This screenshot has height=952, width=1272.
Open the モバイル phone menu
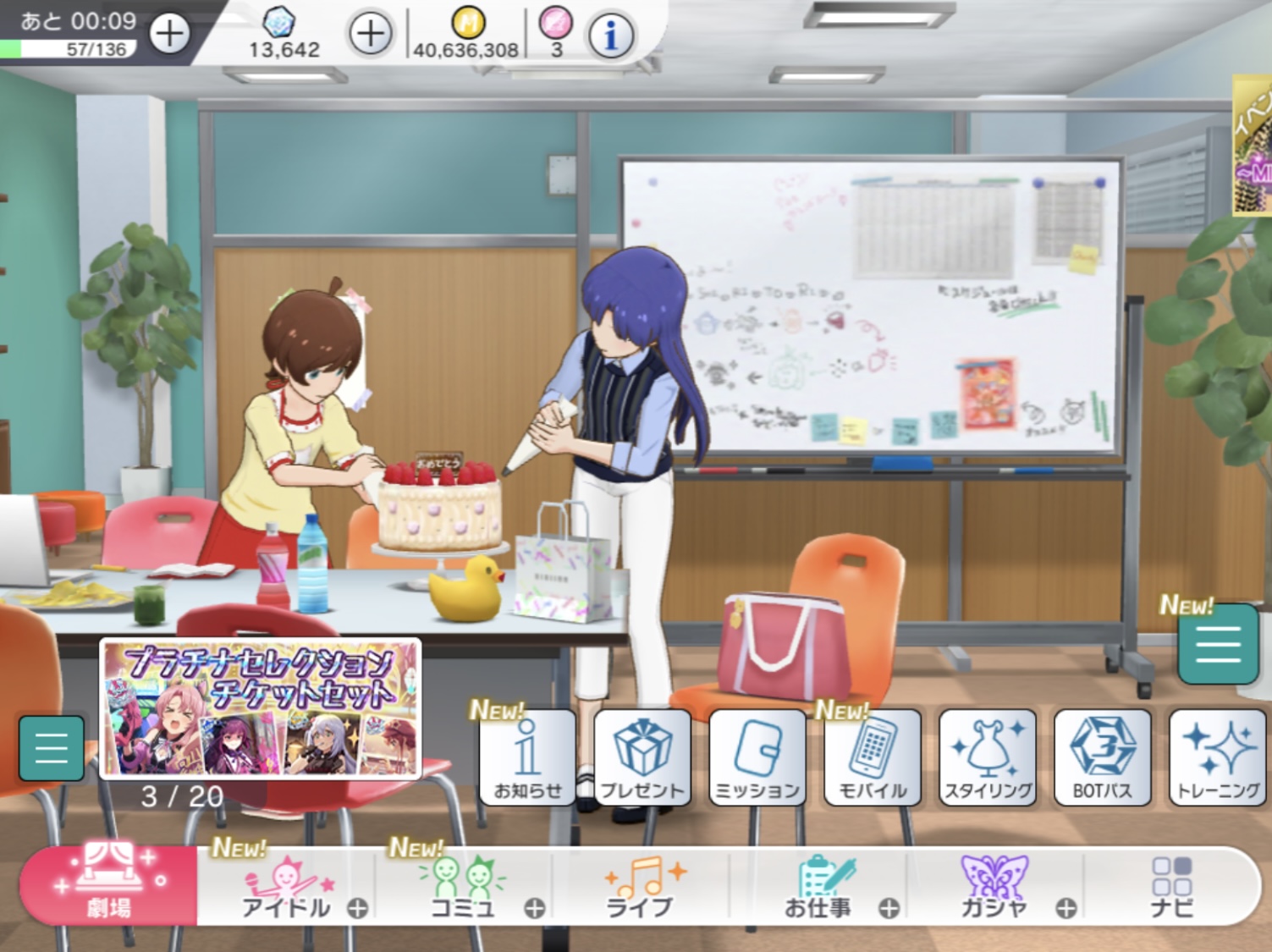coord(873,757)
